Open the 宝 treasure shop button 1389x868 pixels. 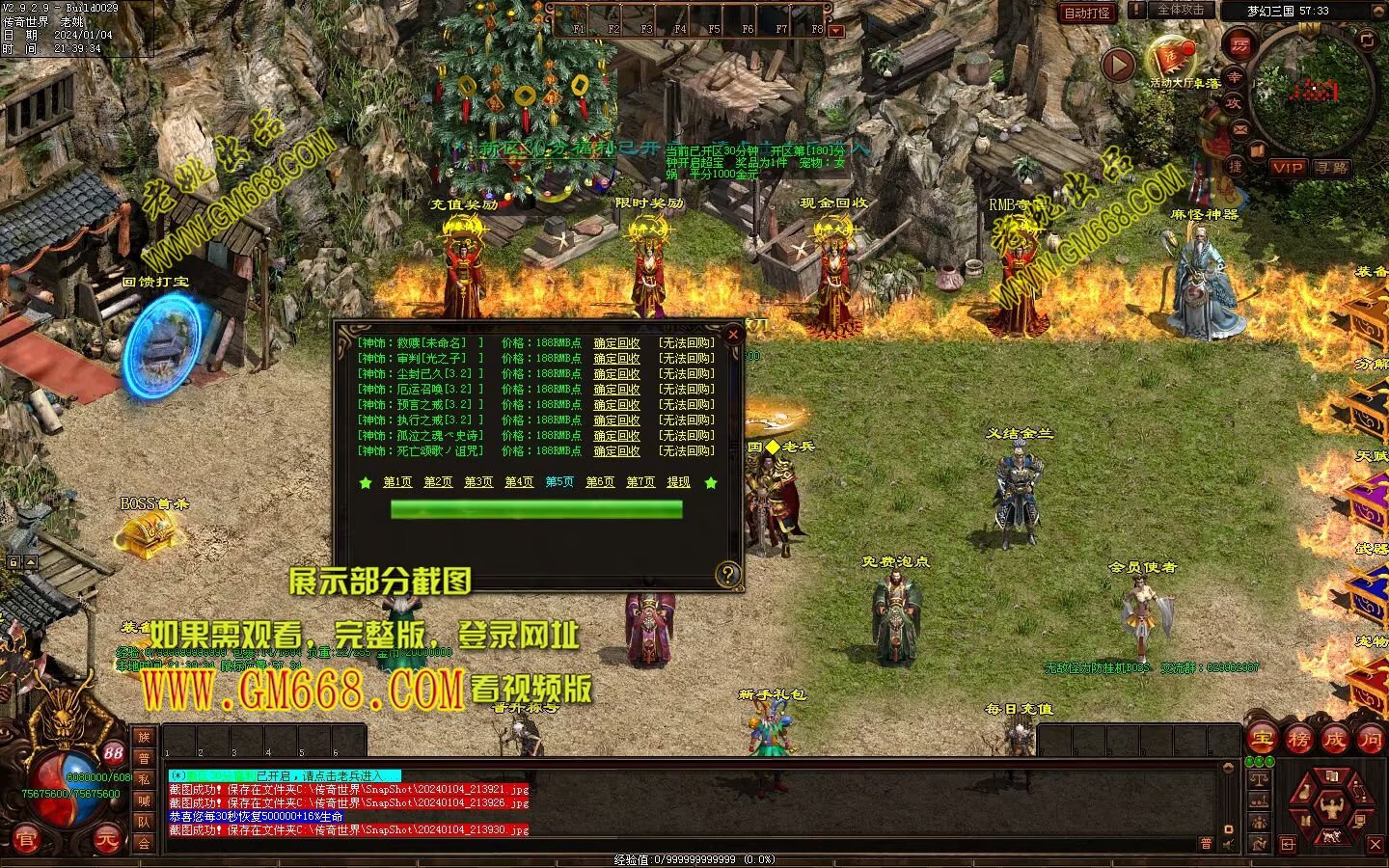[1263, 739]
